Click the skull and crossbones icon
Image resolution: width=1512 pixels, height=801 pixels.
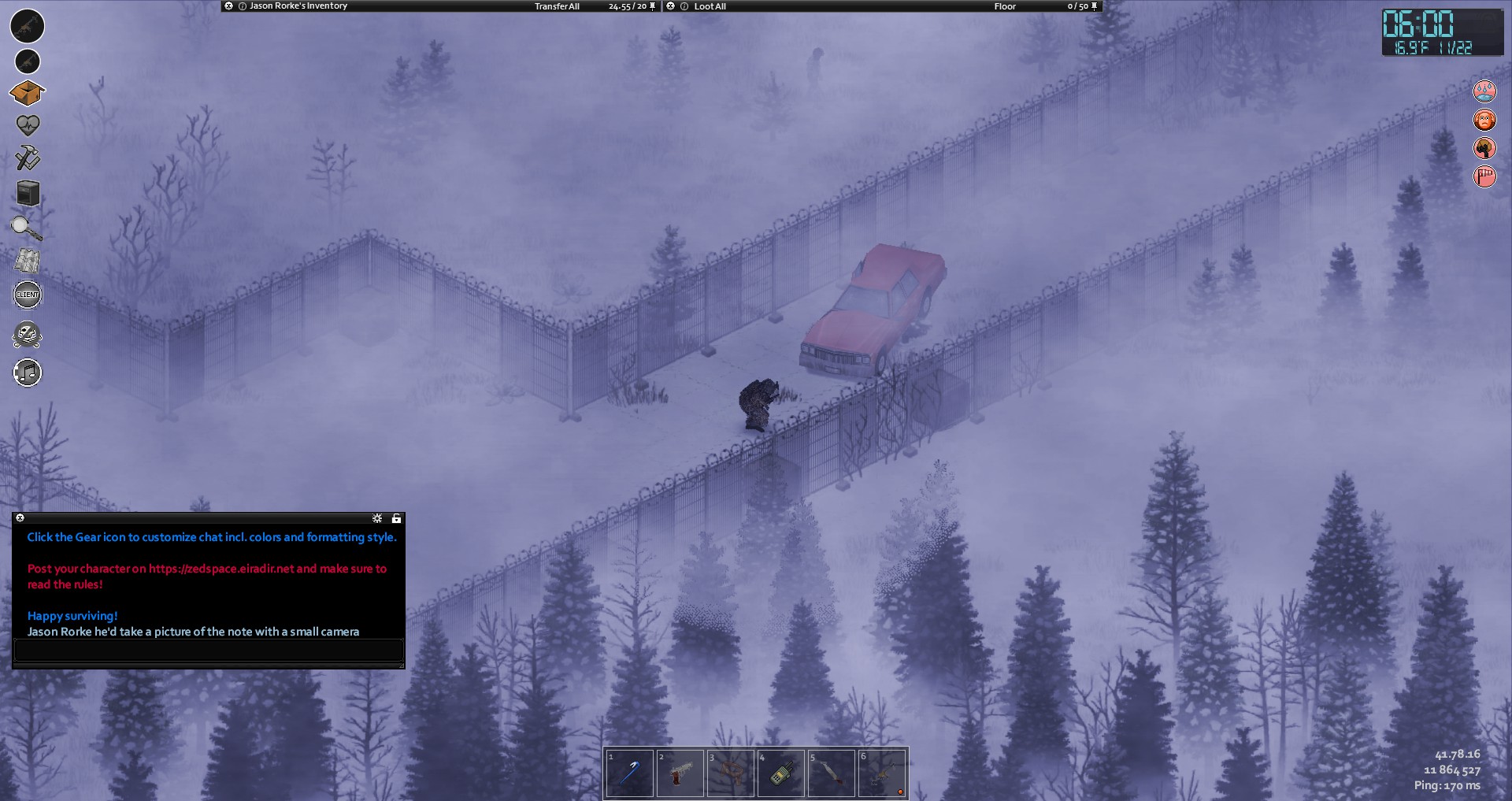coord(28,336)
